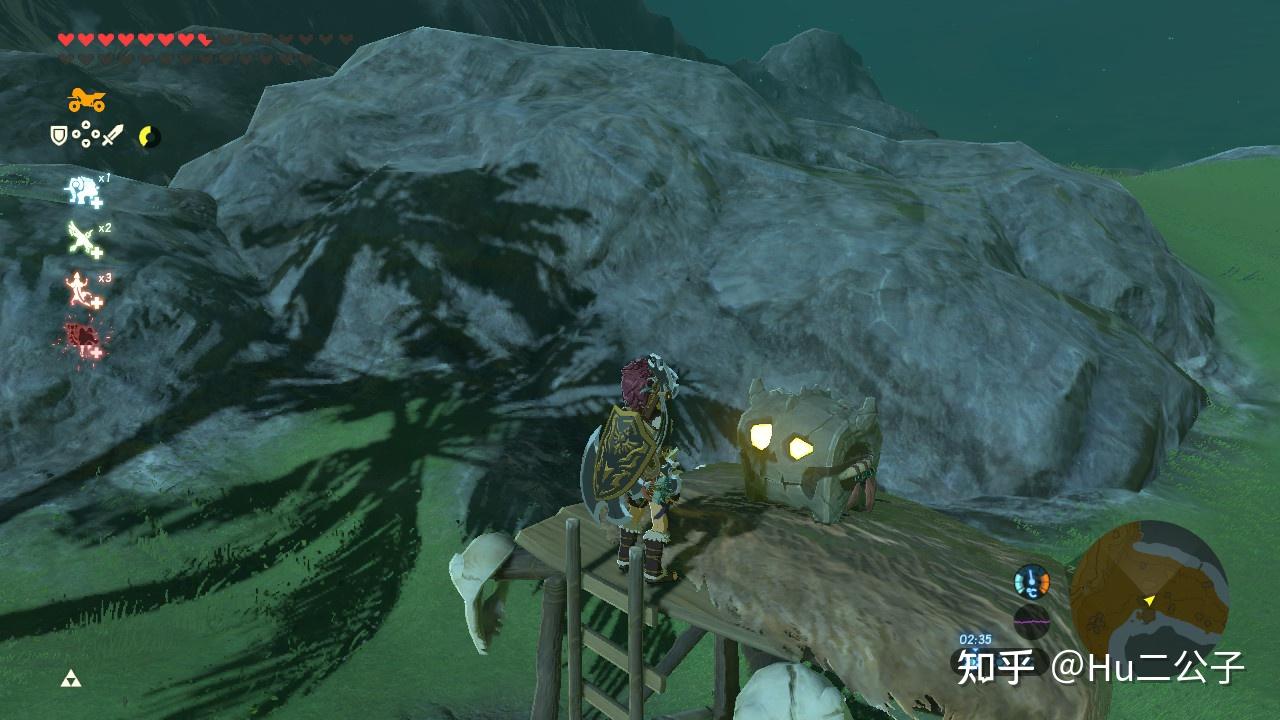
Task: Click the small Triforce icon
Action: (x=70, y=679)
